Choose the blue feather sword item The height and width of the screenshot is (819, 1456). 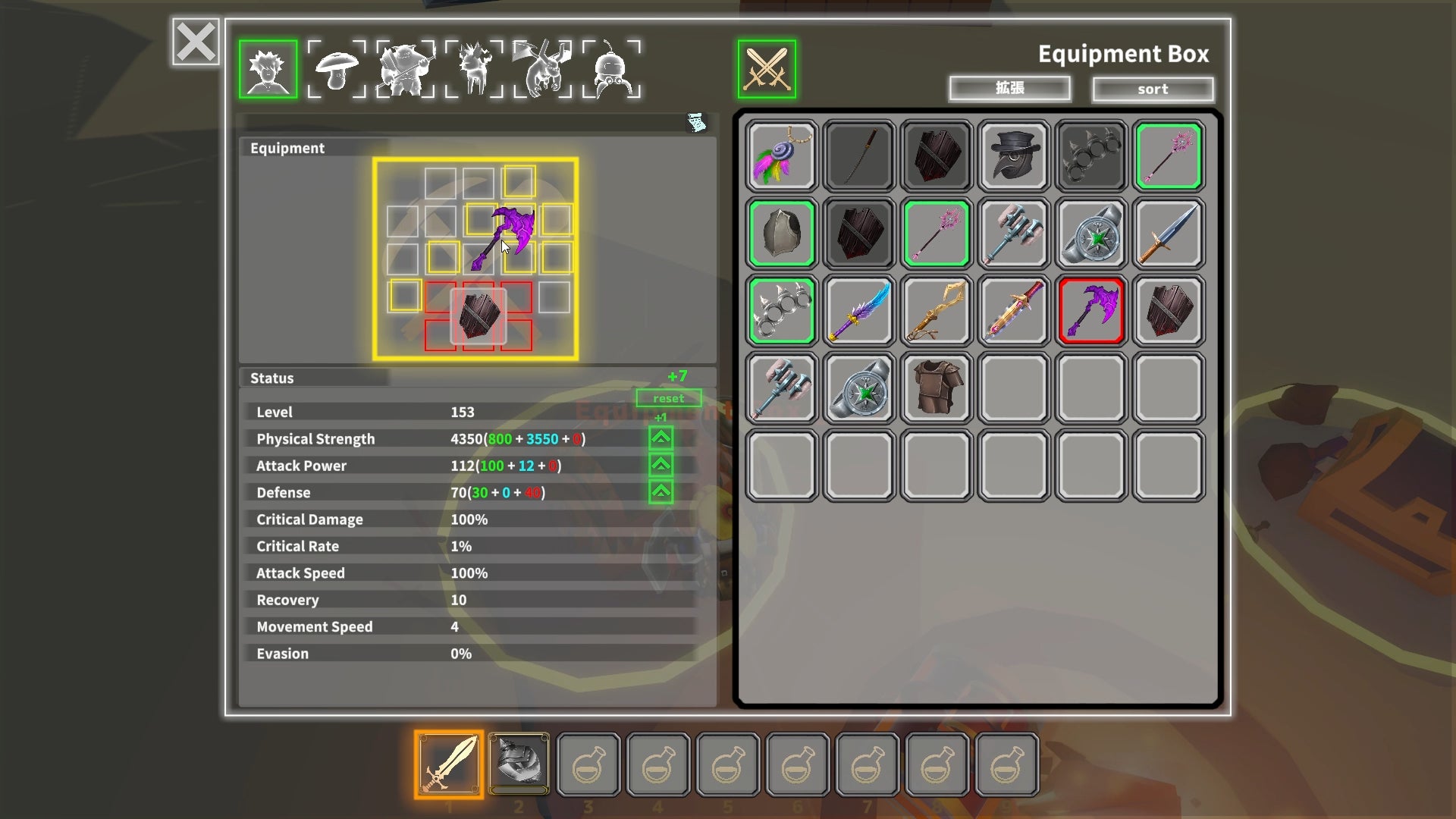coord(859,311)
